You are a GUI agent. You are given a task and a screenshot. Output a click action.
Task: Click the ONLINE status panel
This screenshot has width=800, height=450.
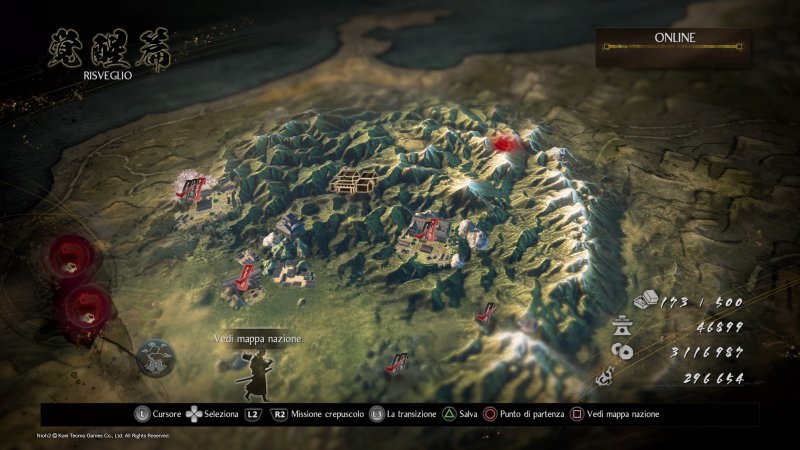[674, 46]
